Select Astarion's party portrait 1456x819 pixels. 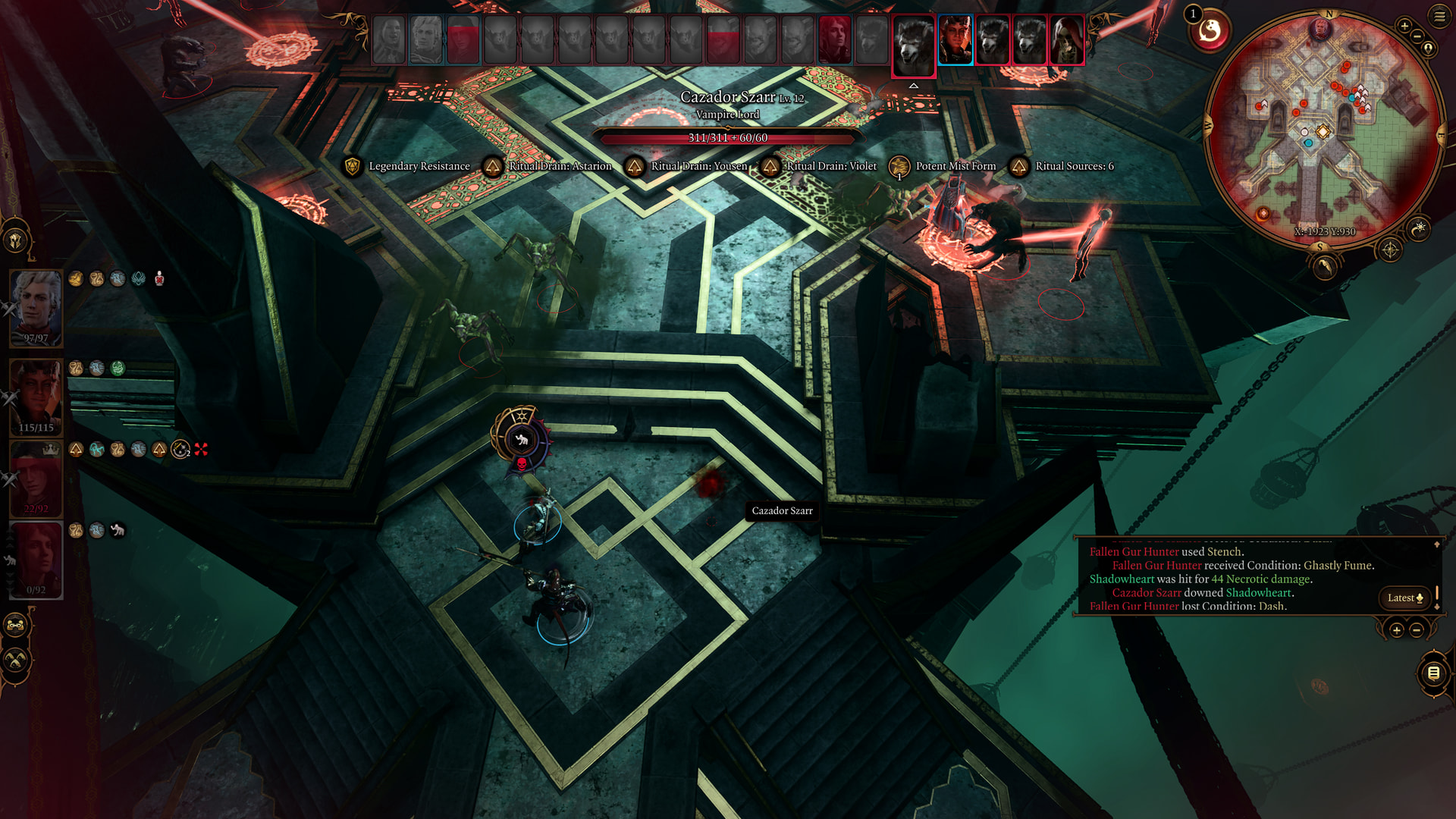[x=36, y=307]
